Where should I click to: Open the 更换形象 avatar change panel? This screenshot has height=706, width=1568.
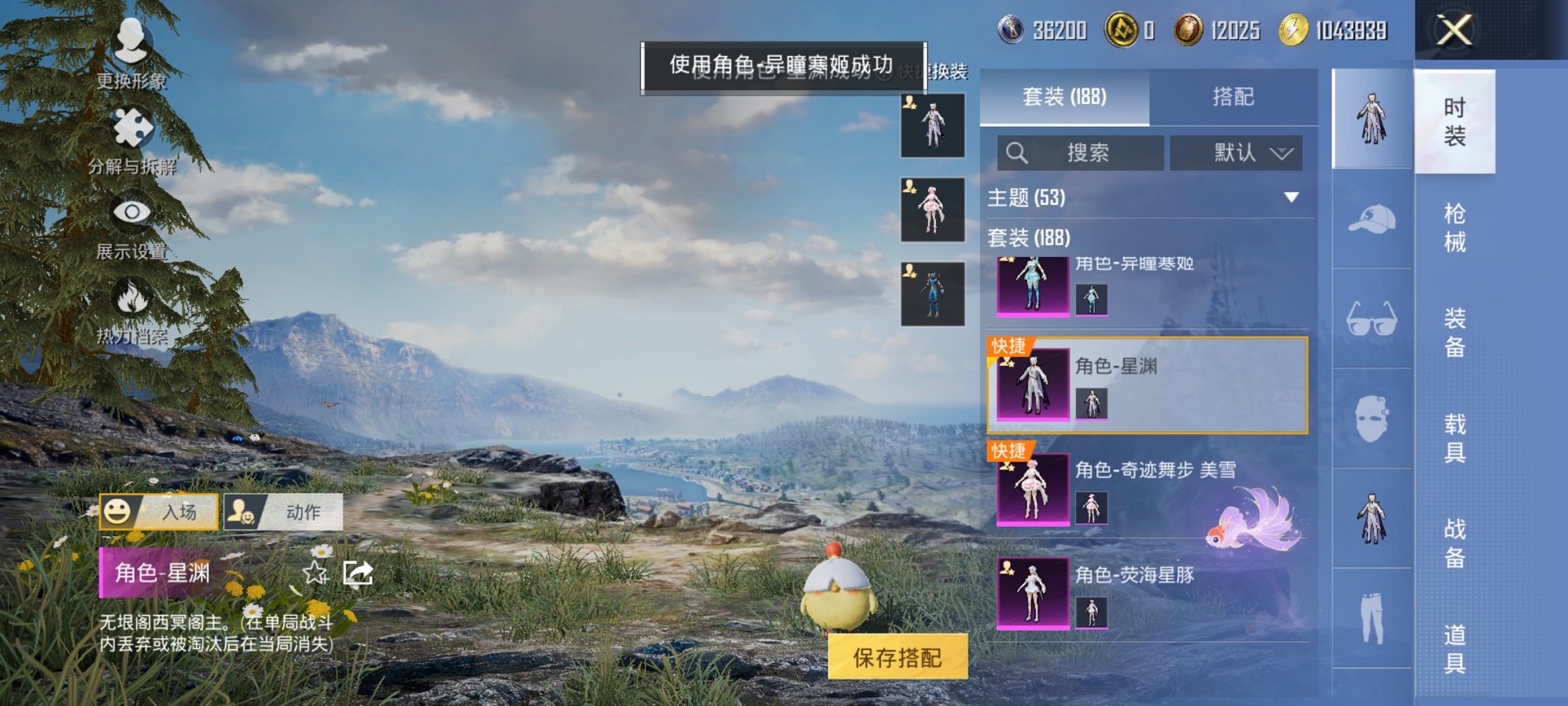pyautogui.click(x=132, y=54)
